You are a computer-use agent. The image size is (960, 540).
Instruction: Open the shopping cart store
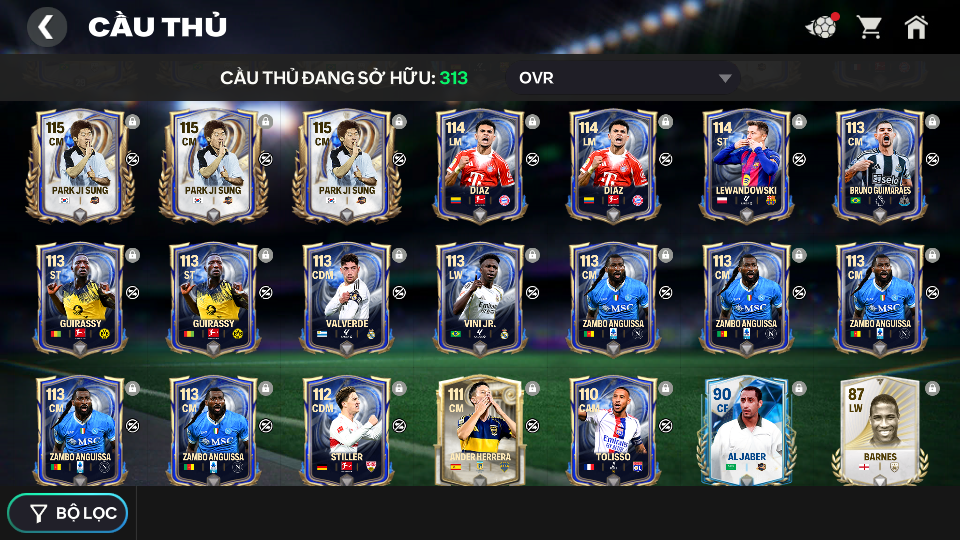pyautogui.click(x=869, y=27)
